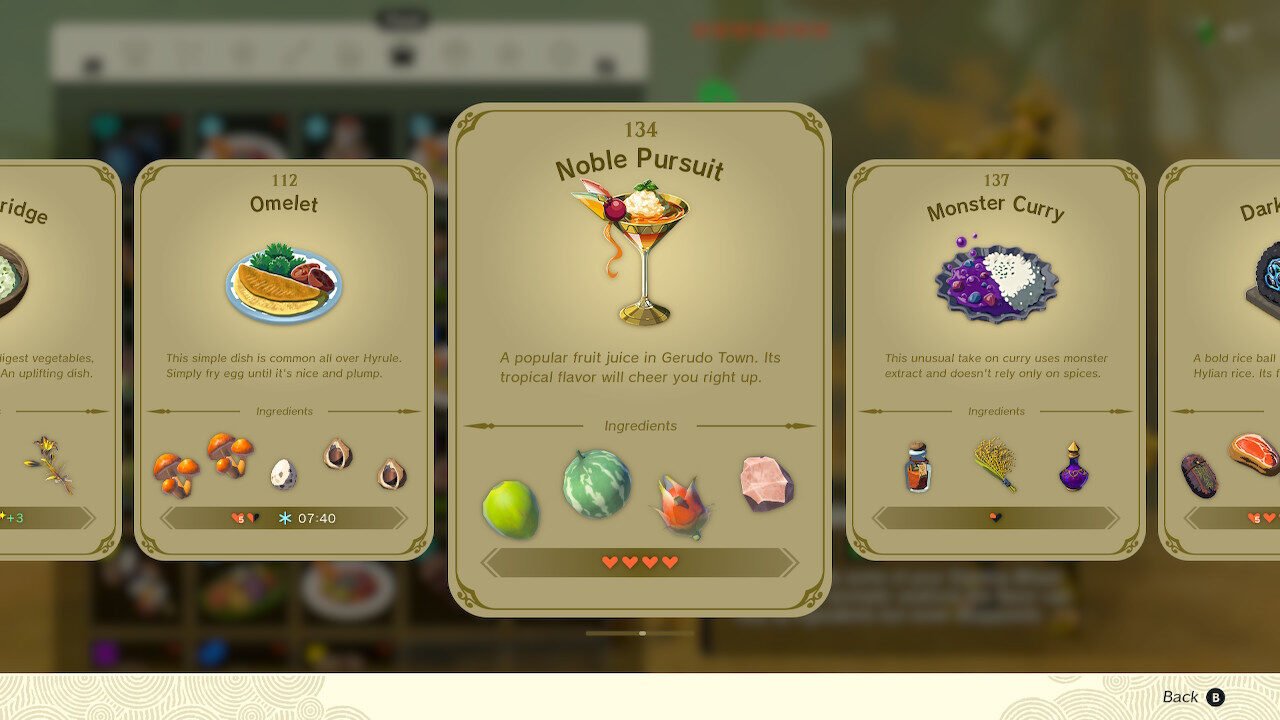The image size is (1280, 720).
Task: Select the purple monster extract bottle
Action: pos(1073,466)
